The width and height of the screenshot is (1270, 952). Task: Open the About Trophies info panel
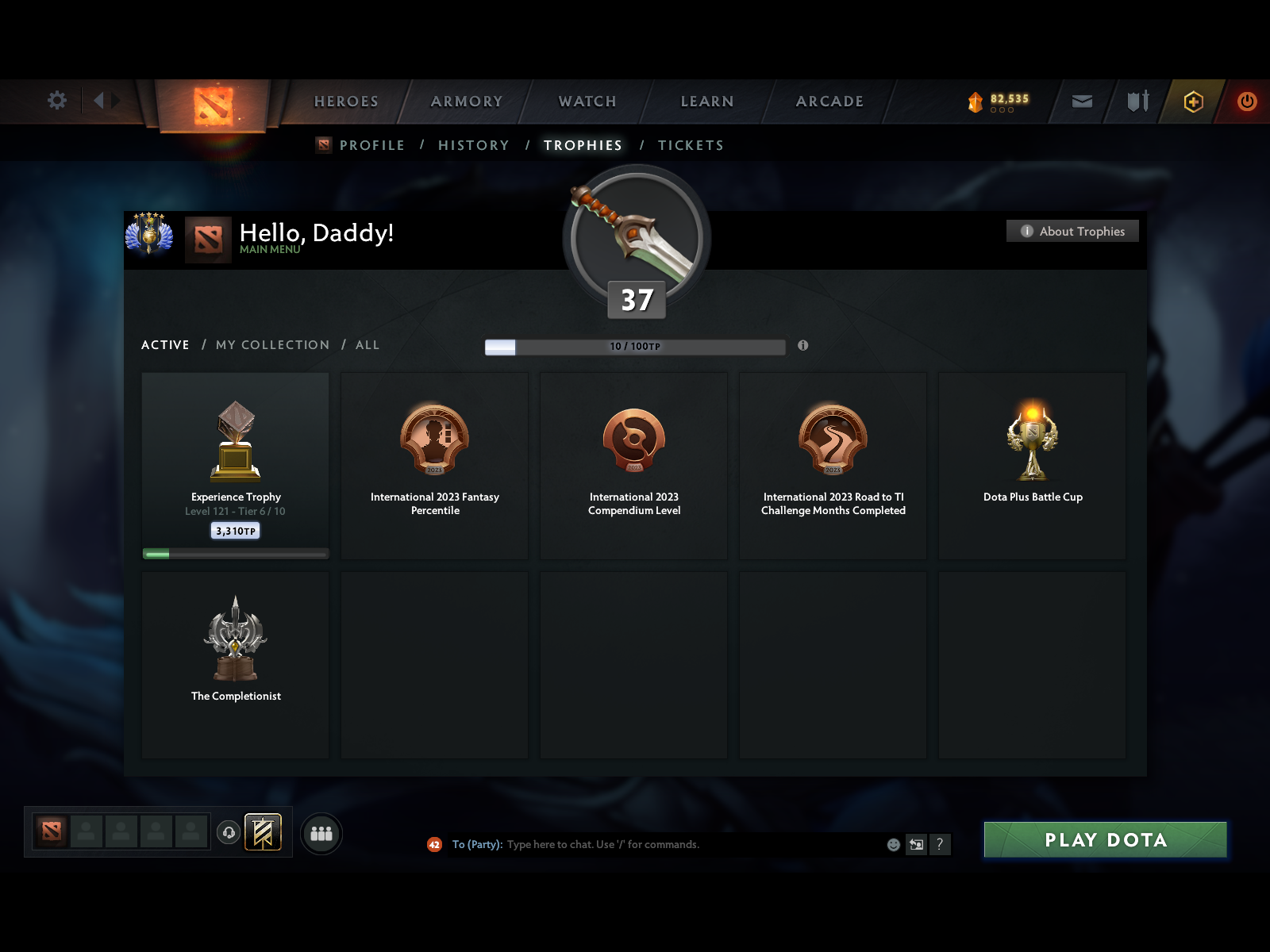point(1072,231)
